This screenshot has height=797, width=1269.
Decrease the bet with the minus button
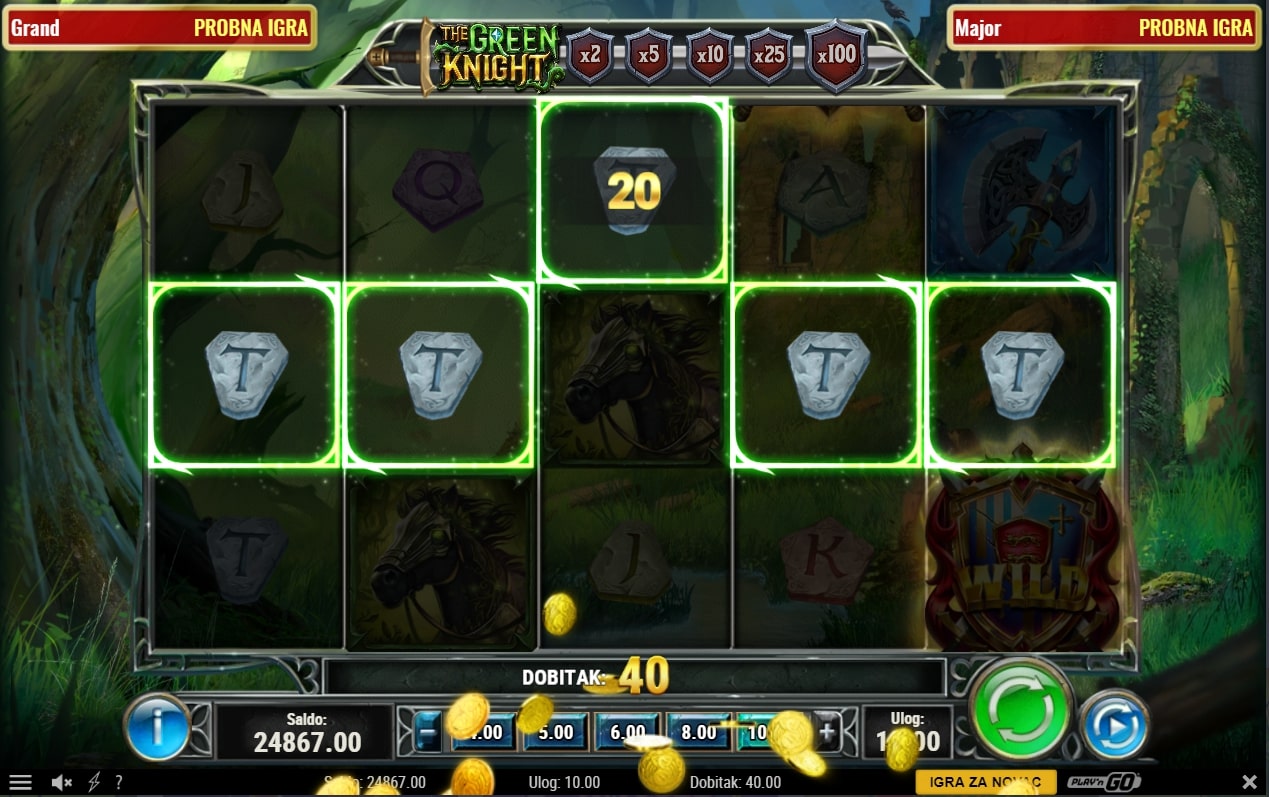click(x=427, y=732)
